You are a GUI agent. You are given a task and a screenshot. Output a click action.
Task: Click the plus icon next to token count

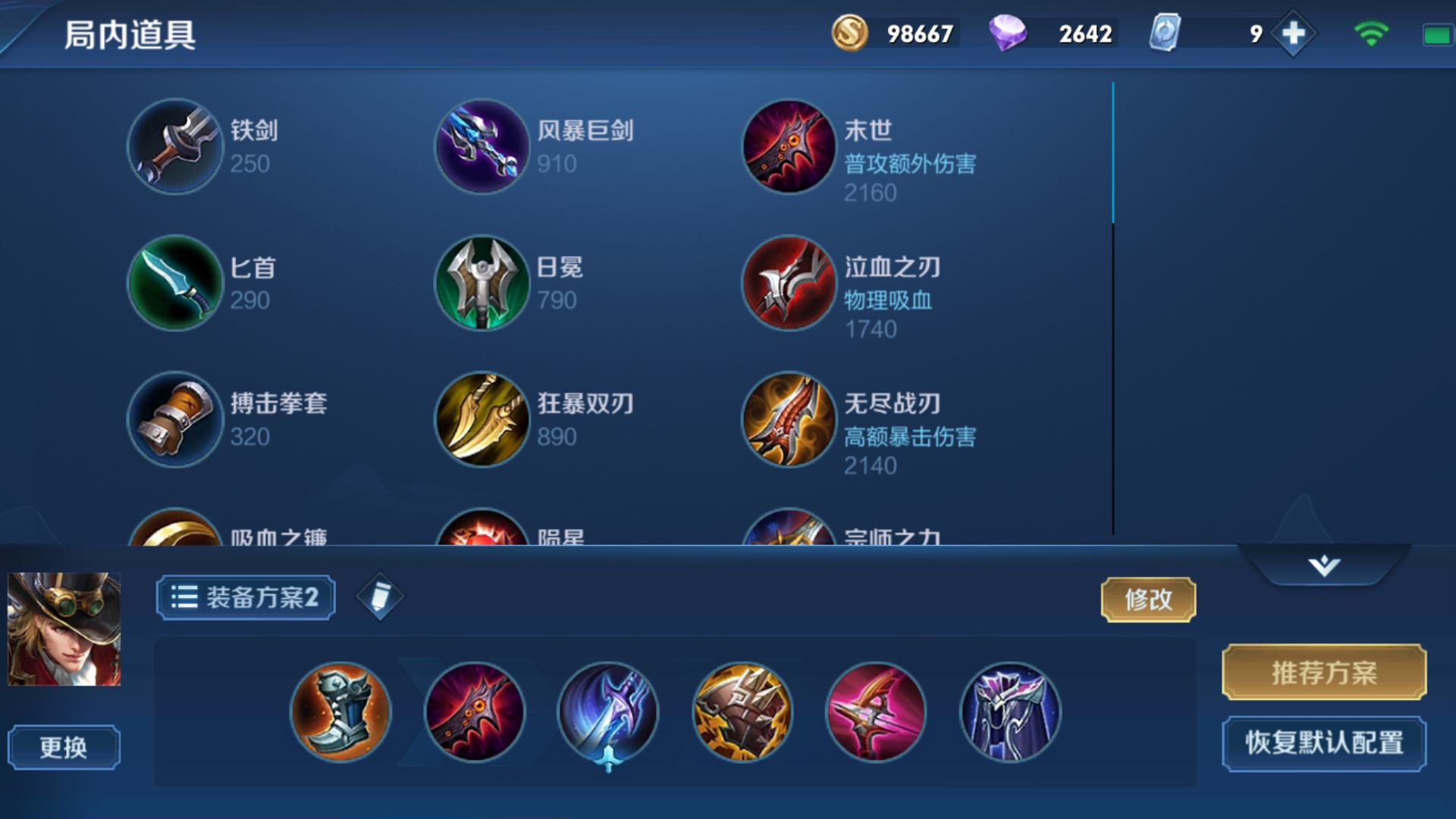click(1294, 33)
